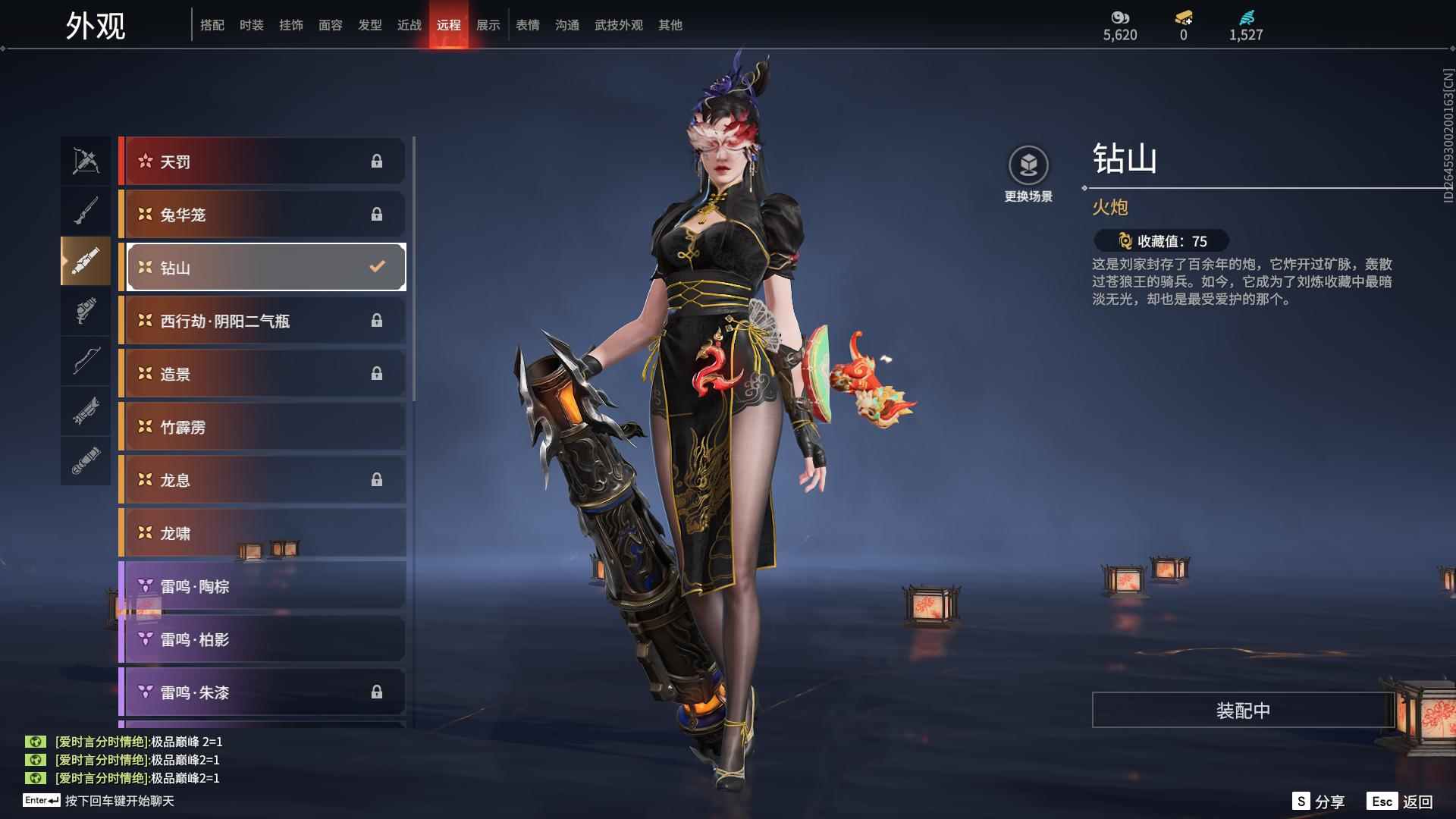The image size is (1456, 819).
Task: Click 返回 to go back
Action: coord(1401,802)
